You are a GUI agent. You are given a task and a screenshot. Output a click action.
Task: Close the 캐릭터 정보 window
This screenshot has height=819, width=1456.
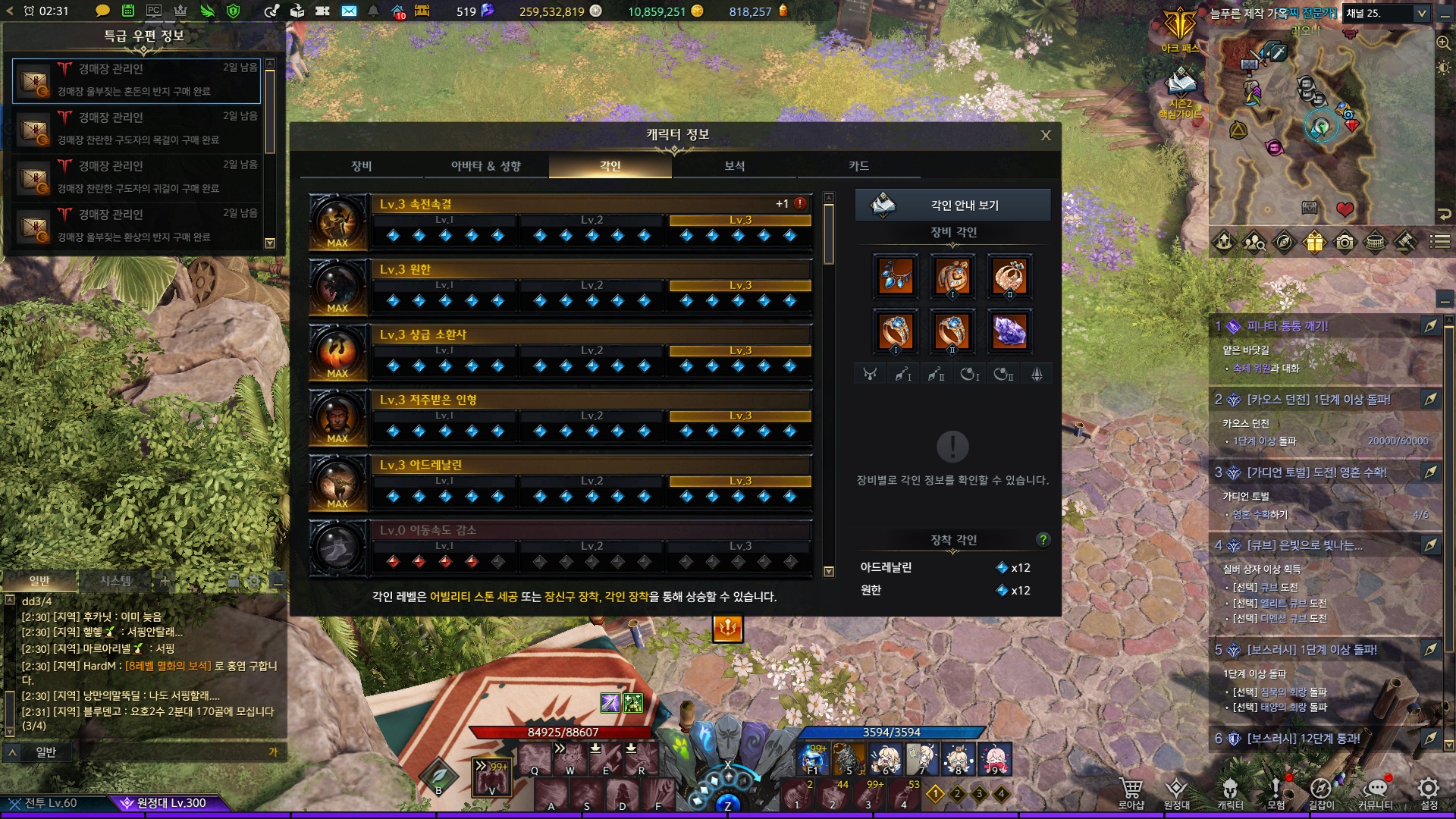[x=1046, y=136]
